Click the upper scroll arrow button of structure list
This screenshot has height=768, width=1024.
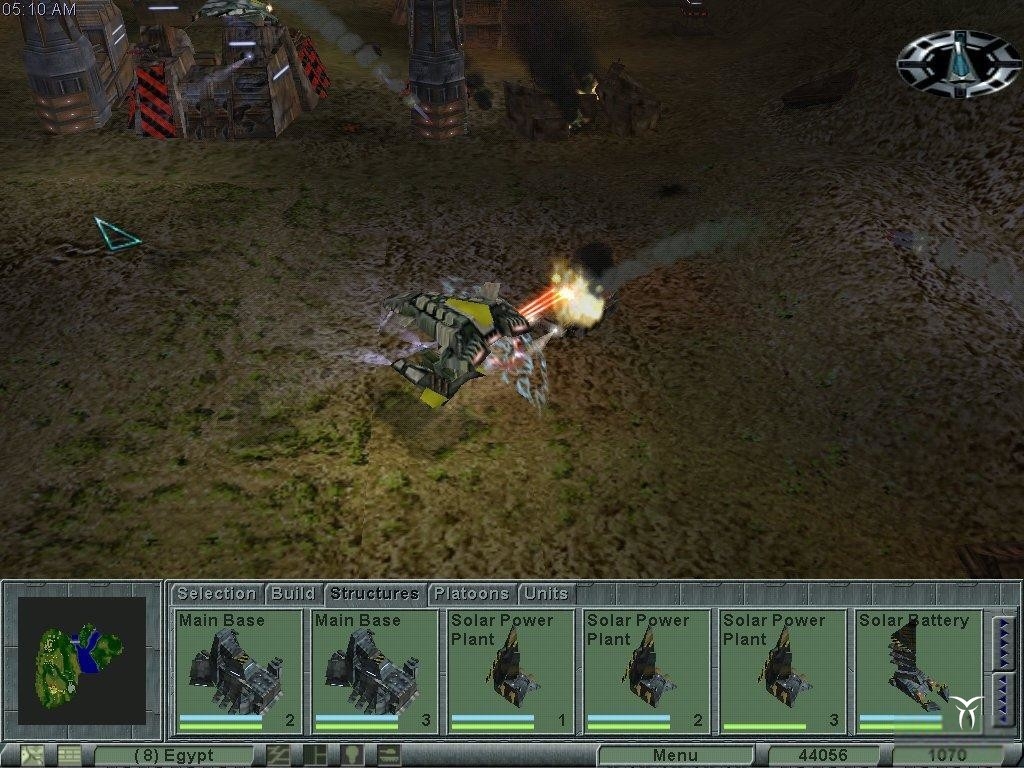pos(1003,640)
